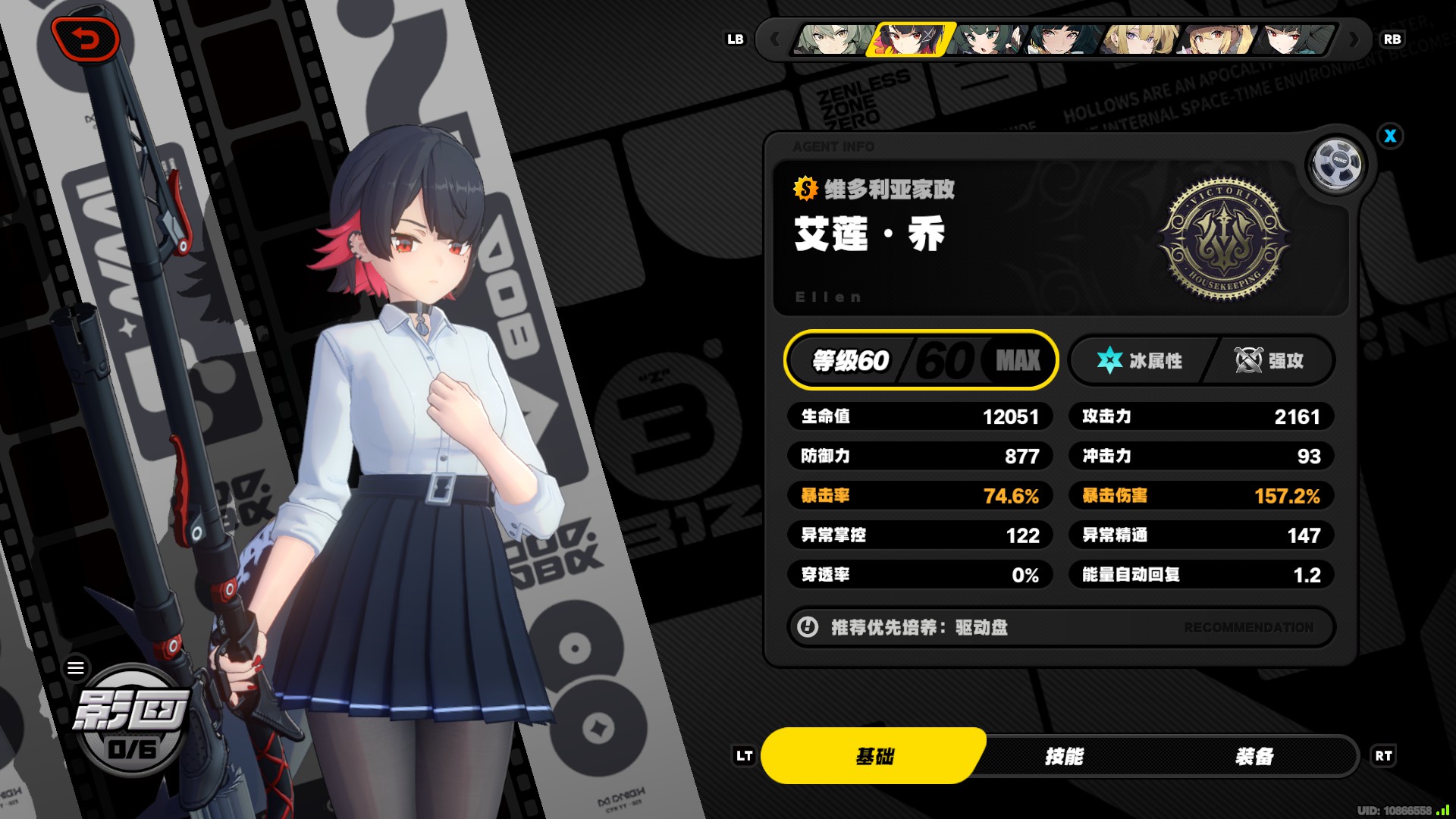
Task: Pick the blonde purple-eyed agent portrait
Action: coord(1141,39)
